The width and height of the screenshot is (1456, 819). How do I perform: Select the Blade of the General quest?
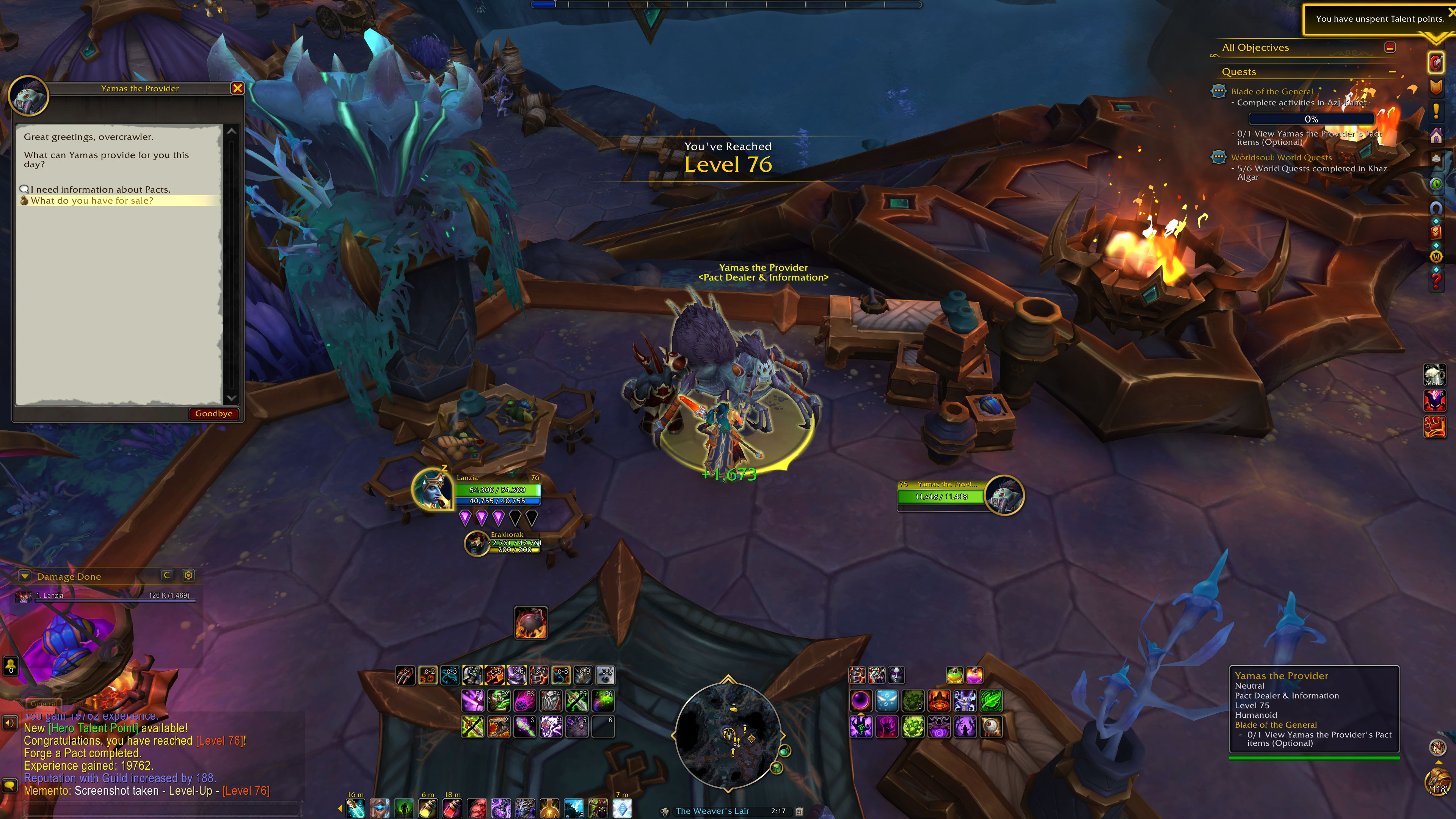click(x=1272, y=91)
